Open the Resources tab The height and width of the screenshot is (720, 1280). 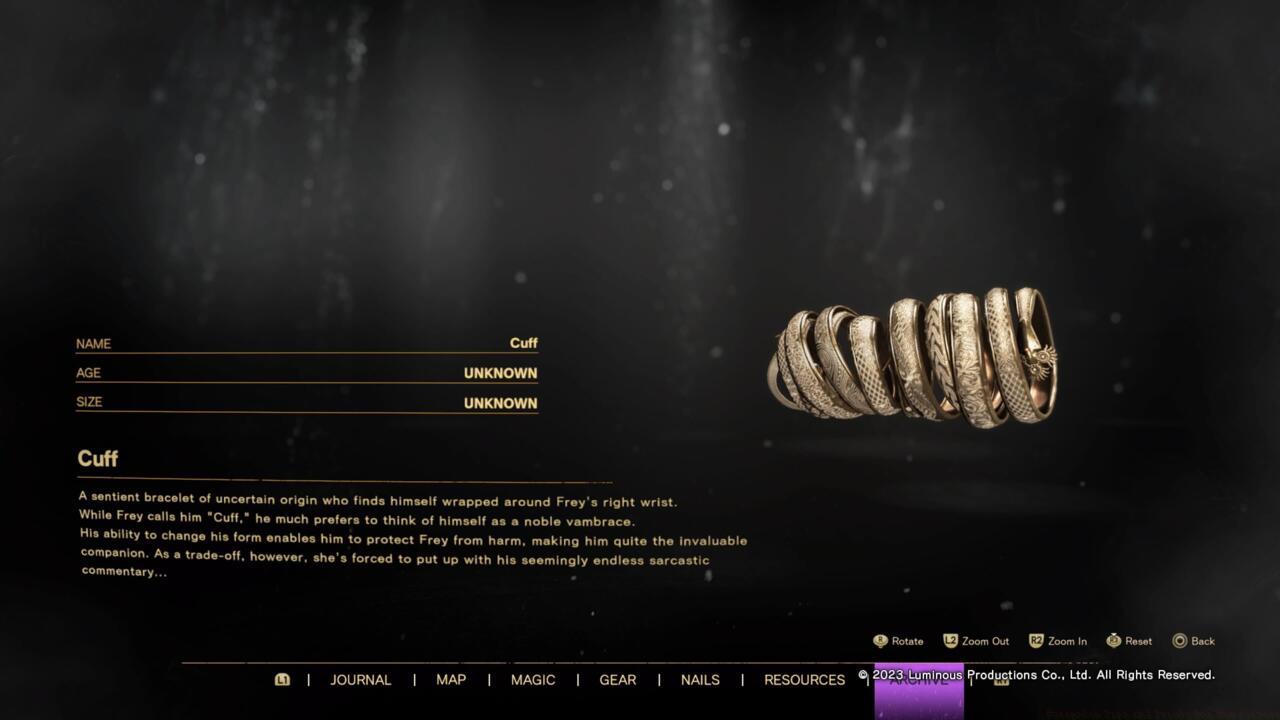[x=804, y=680]
